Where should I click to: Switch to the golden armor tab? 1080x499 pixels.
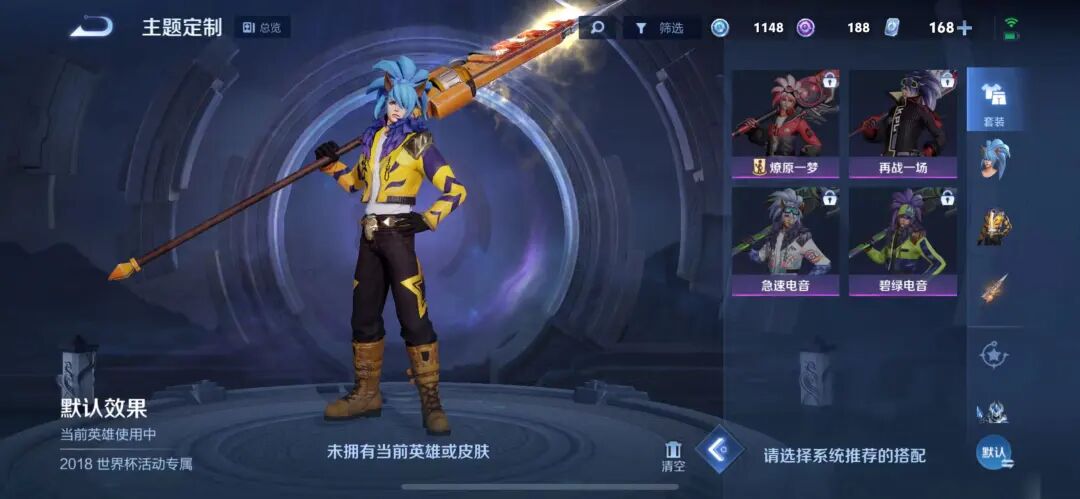[993, 226]
